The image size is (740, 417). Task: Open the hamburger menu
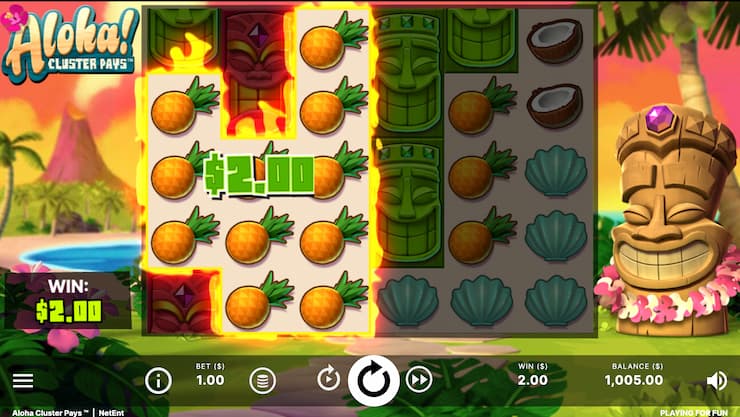[23, 381]
